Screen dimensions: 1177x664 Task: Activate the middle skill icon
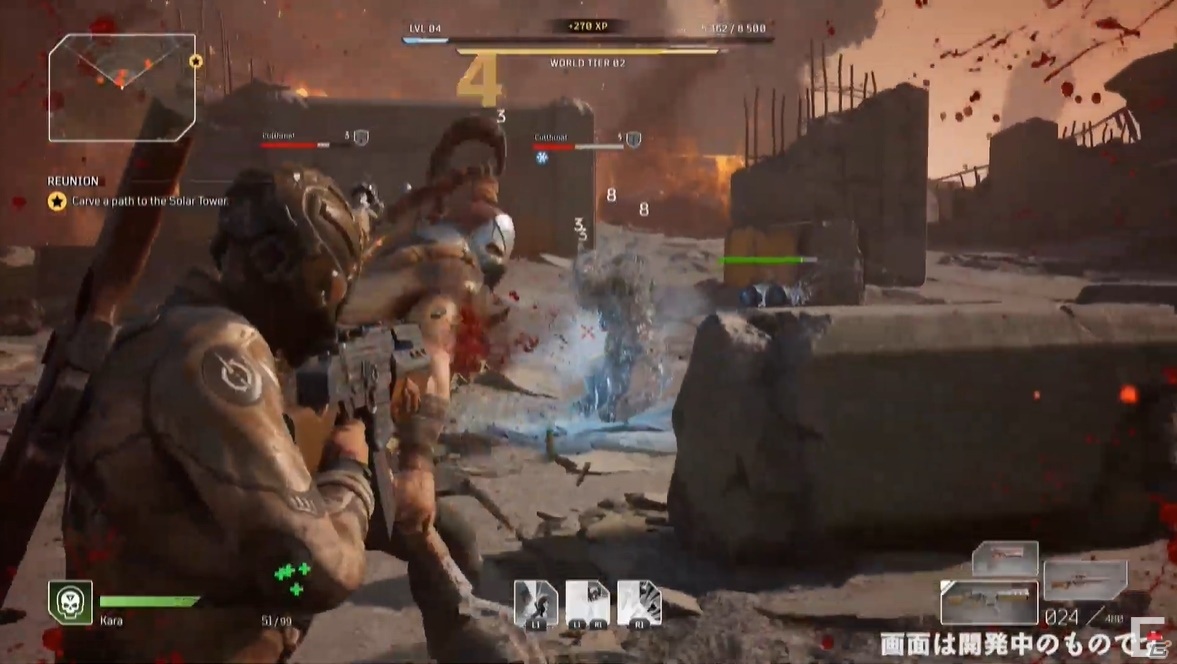click(x=587, y=603)
